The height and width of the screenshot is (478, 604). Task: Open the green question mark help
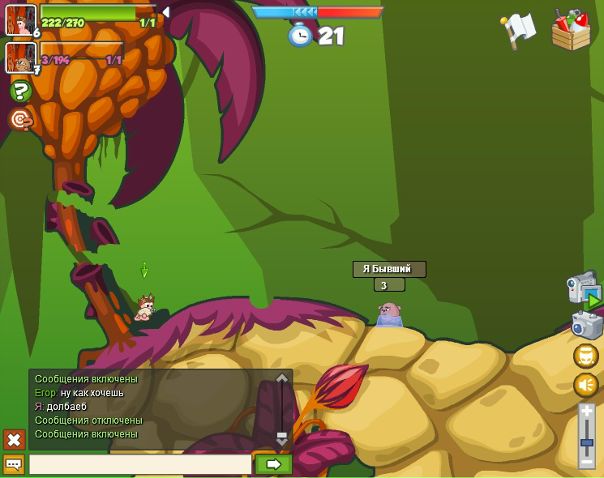click(x=20, y=91)
